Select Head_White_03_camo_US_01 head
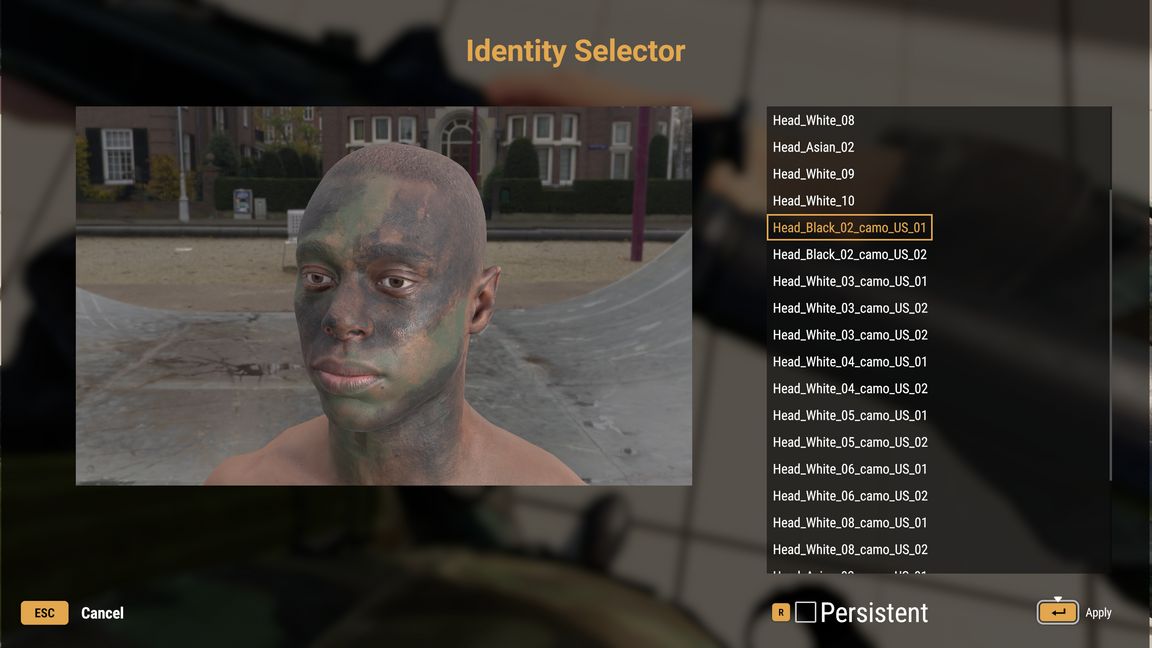Viewport: 1152px width, 648px height. coord(849,282)
